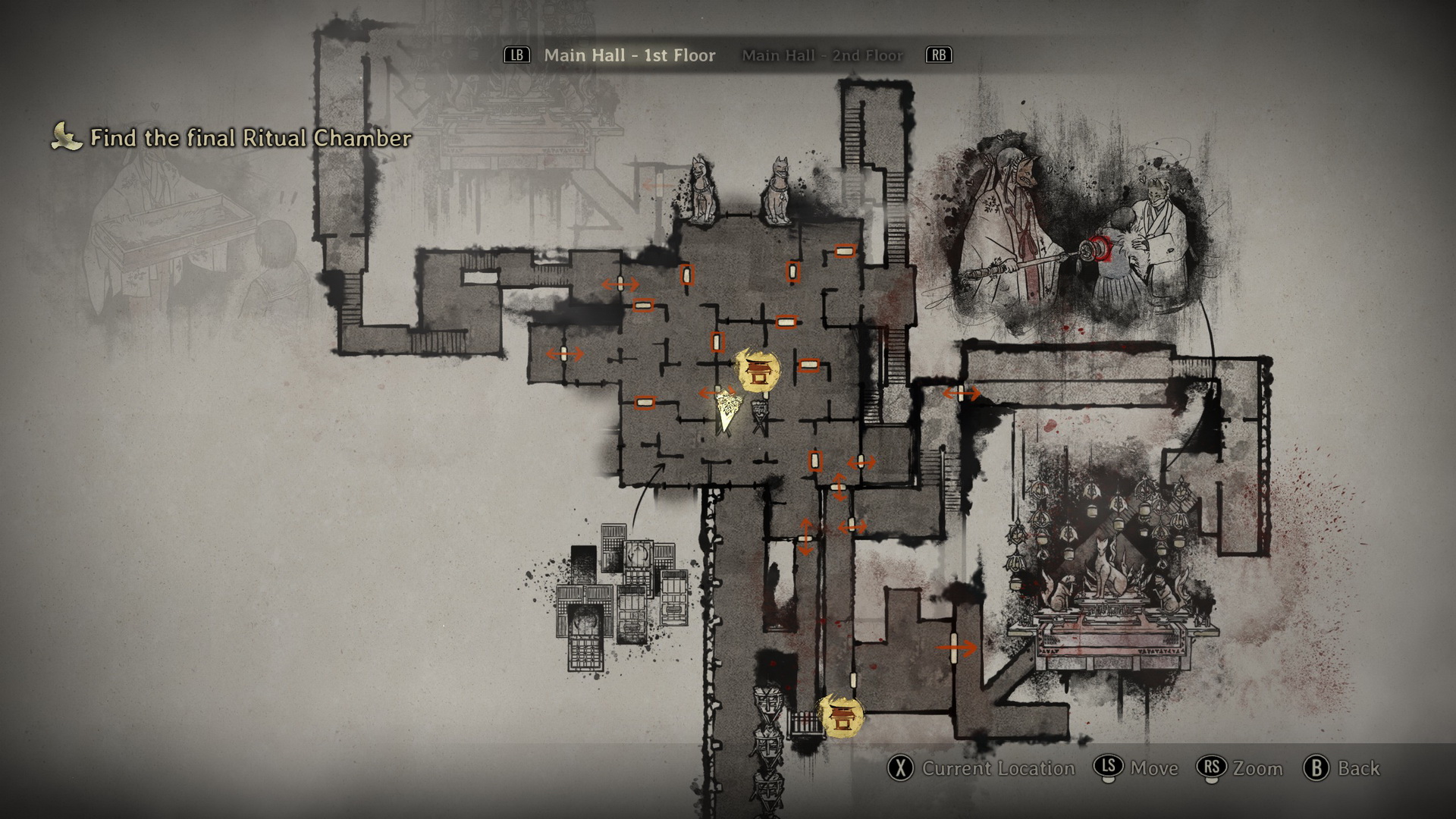Select the shrine marker nearest the player arrow
The height and width of the screenshot is (819, 1456).
point(759,371)
